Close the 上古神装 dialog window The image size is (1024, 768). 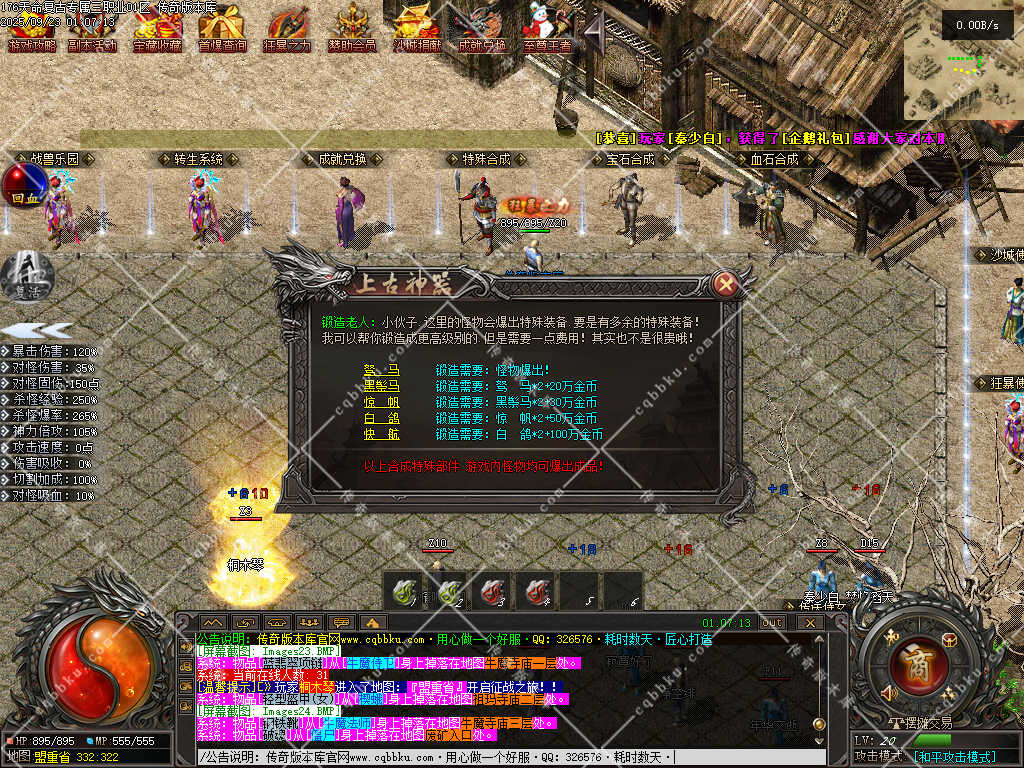coord(727,285)
